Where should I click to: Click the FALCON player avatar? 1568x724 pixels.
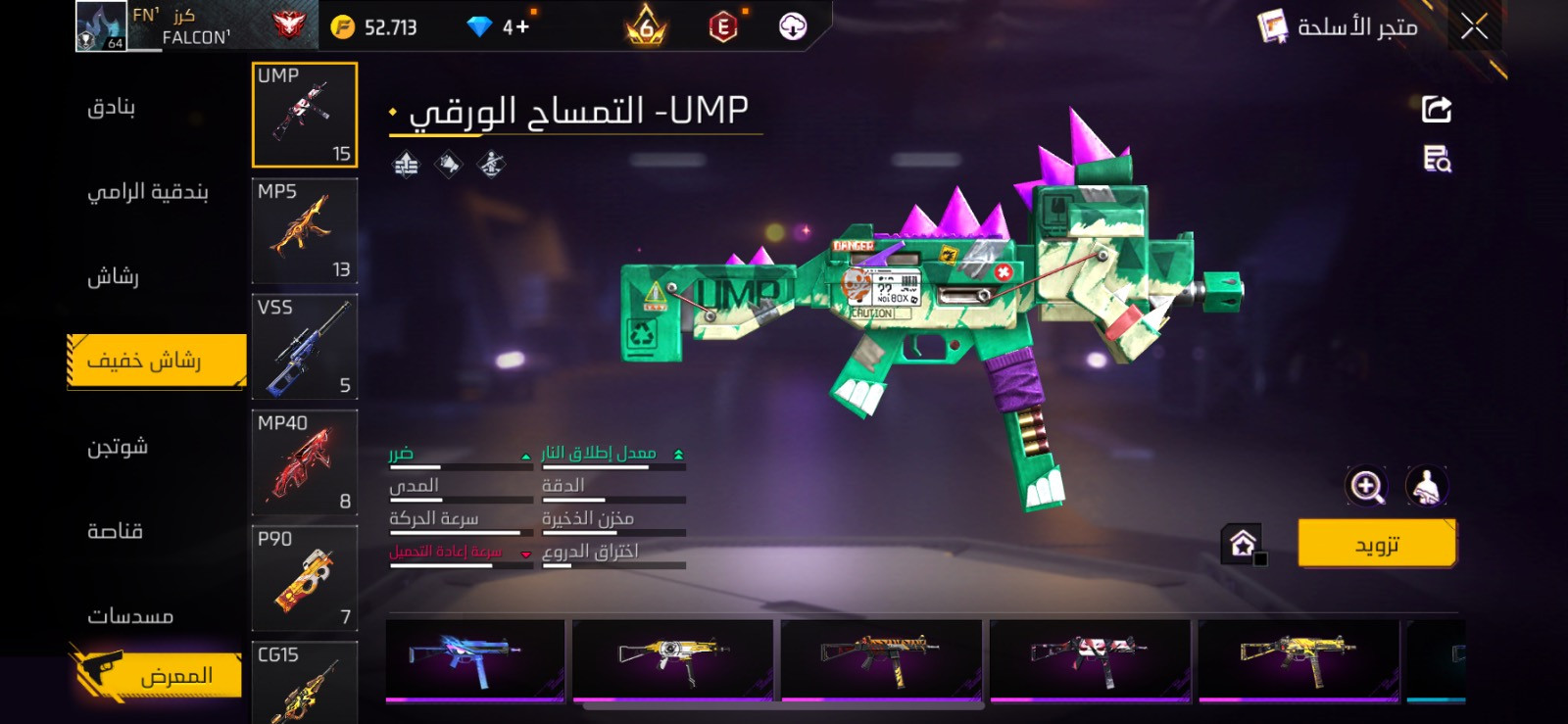coord(103,24)
